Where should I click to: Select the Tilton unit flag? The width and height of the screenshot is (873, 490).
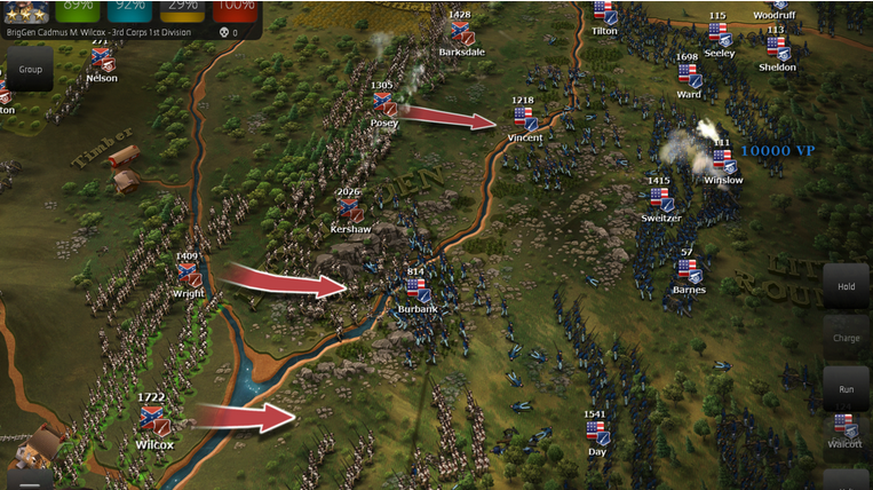coord(604,13)
